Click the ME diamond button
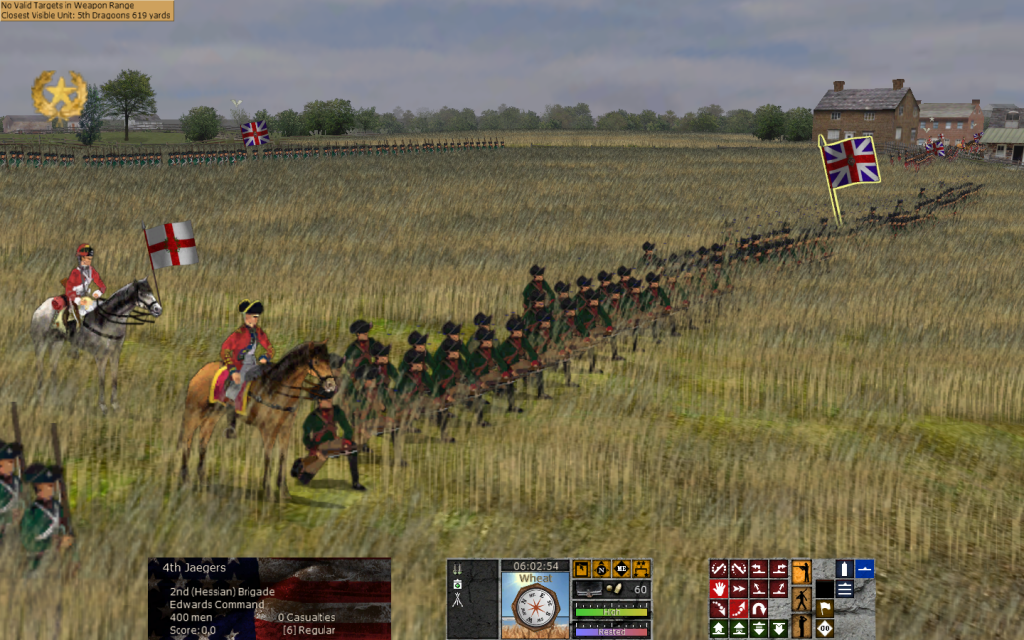Image resolution: width=1024 pixels, height=640 pixels. point(621,568)
